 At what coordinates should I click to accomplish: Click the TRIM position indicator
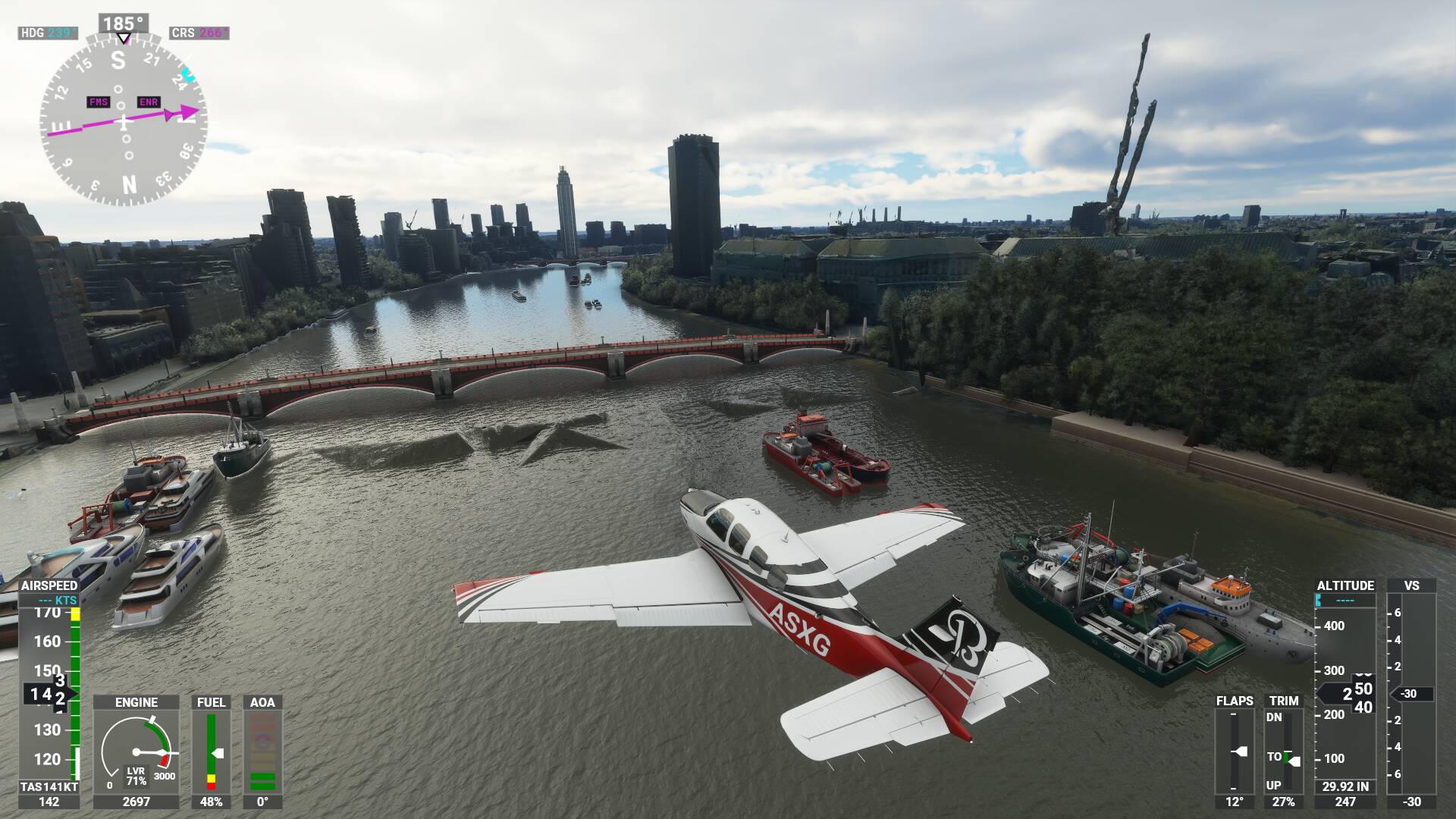(1283, 751)
